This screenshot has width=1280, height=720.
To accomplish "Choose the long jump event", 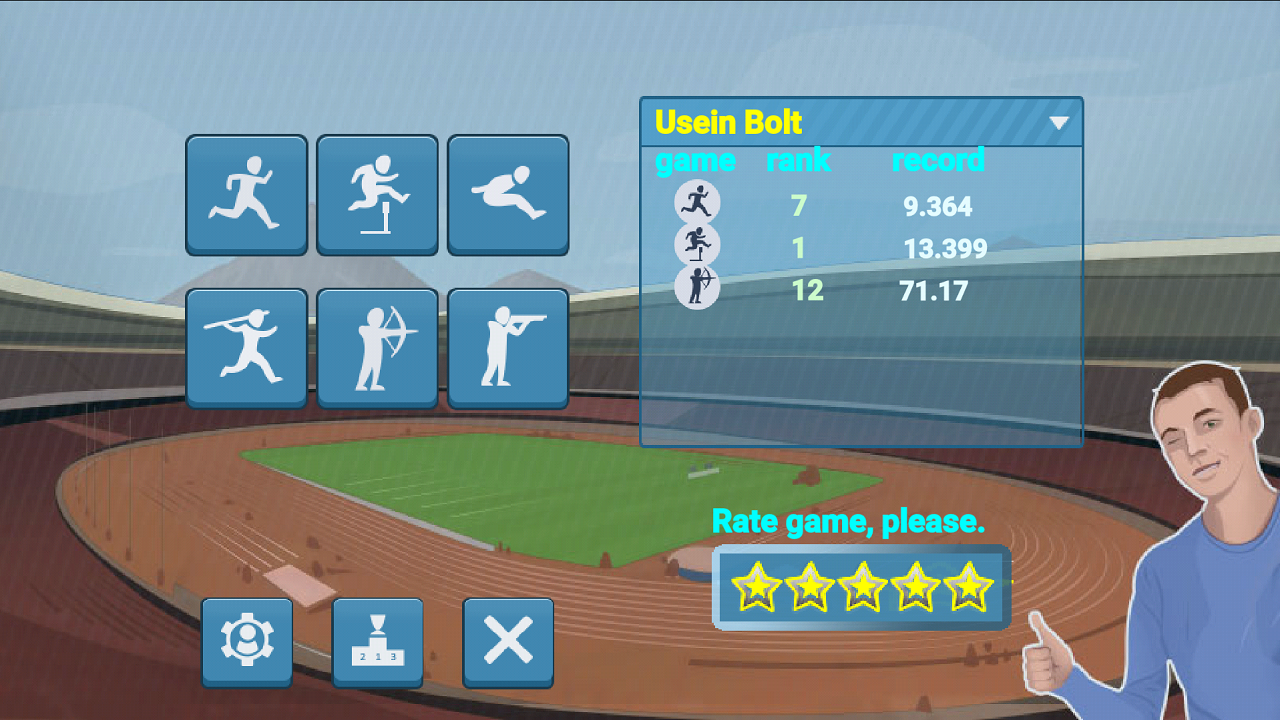I will [508, 194].
